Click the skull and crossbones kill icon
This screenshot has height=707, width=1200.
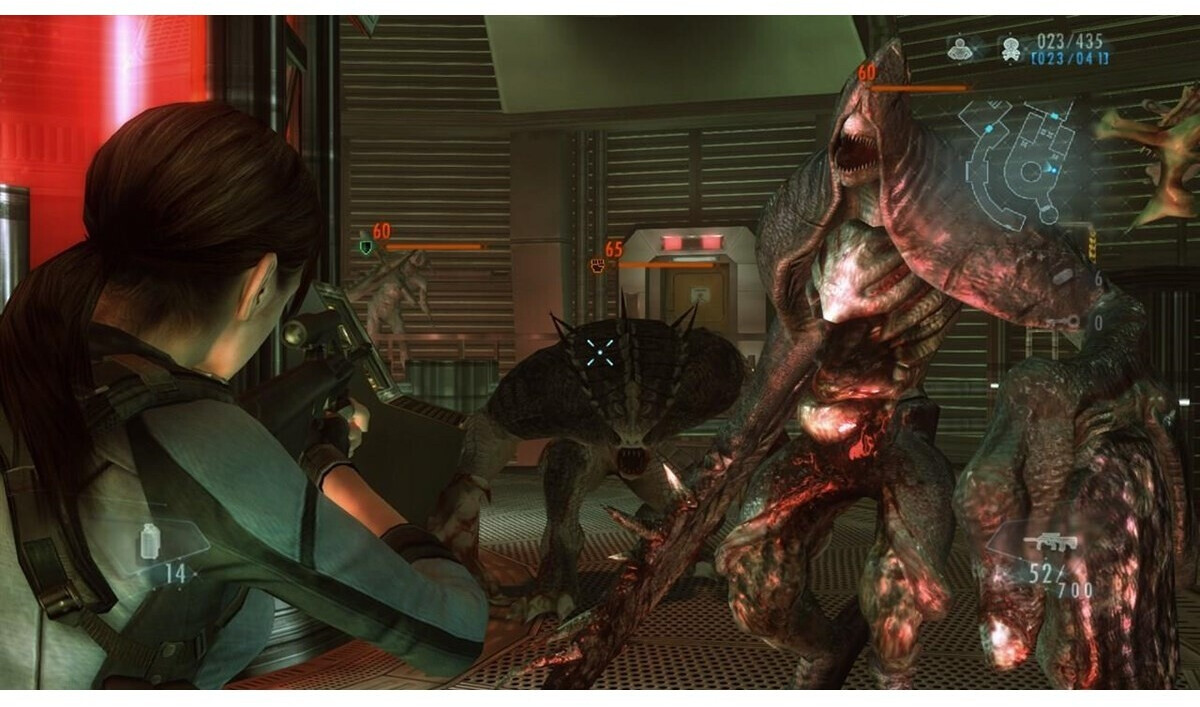1009,48
